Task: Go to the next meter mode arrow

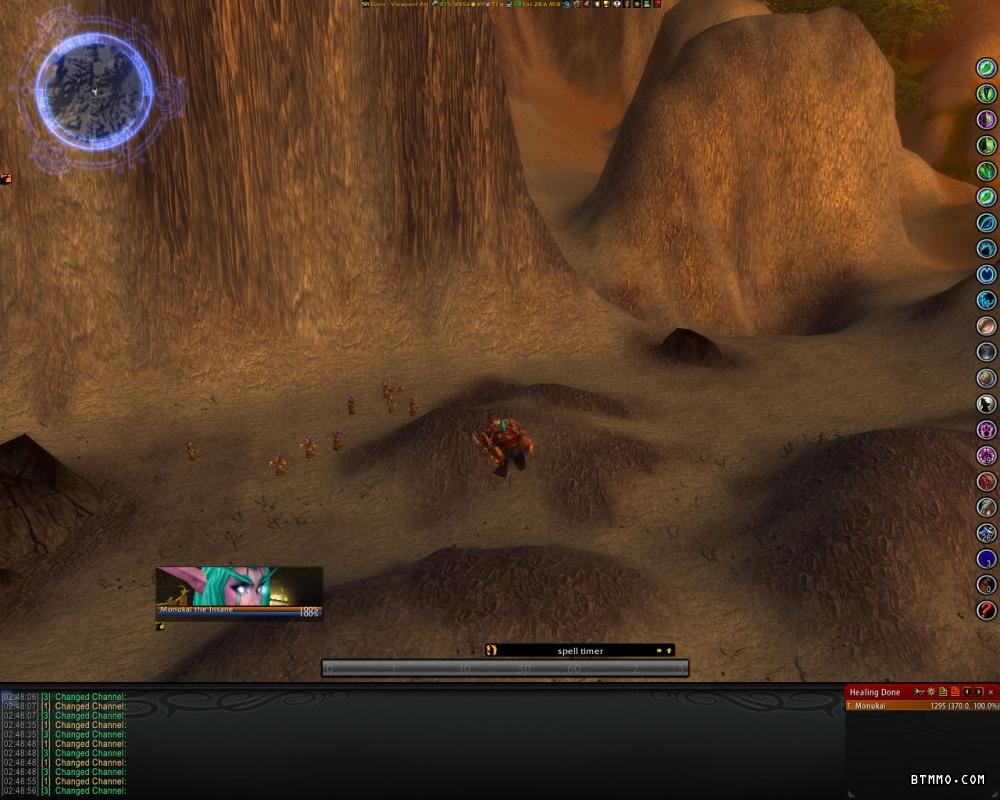Action: coord(979,692)
